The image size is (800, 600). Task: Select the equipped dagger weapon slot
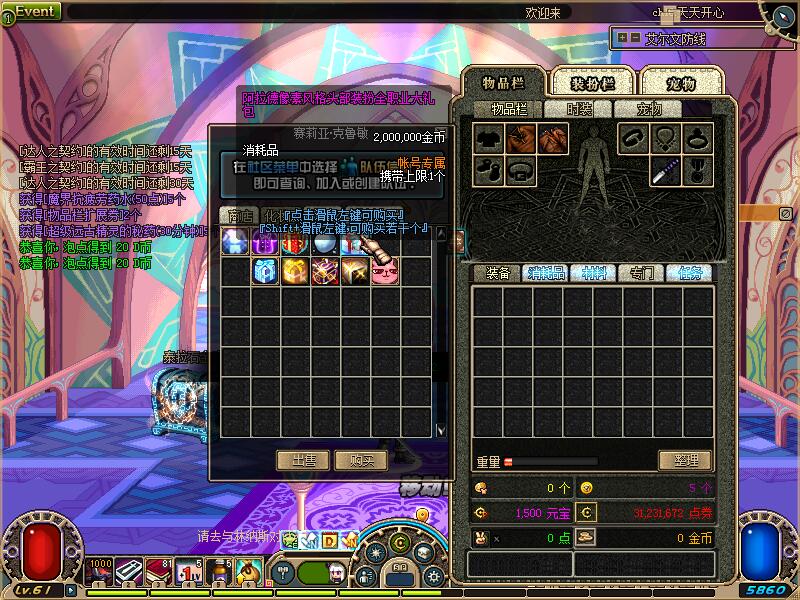pos(663,170)
